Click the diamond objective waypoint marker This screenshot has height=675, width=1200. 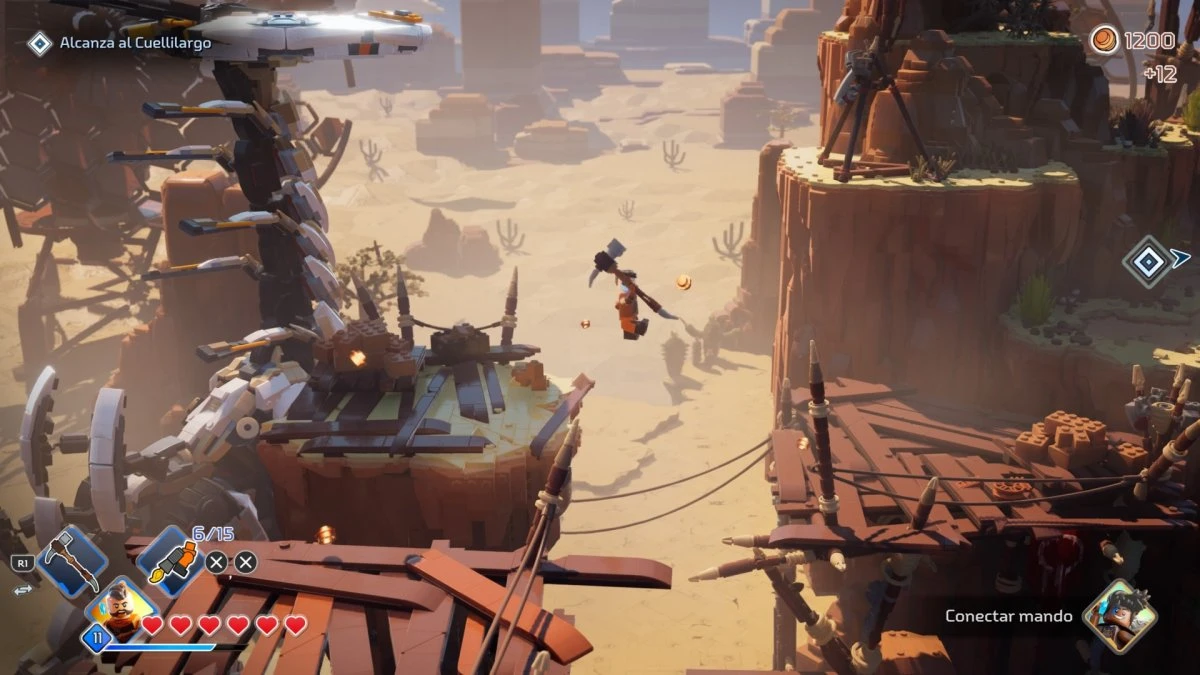click(1147, 261)
